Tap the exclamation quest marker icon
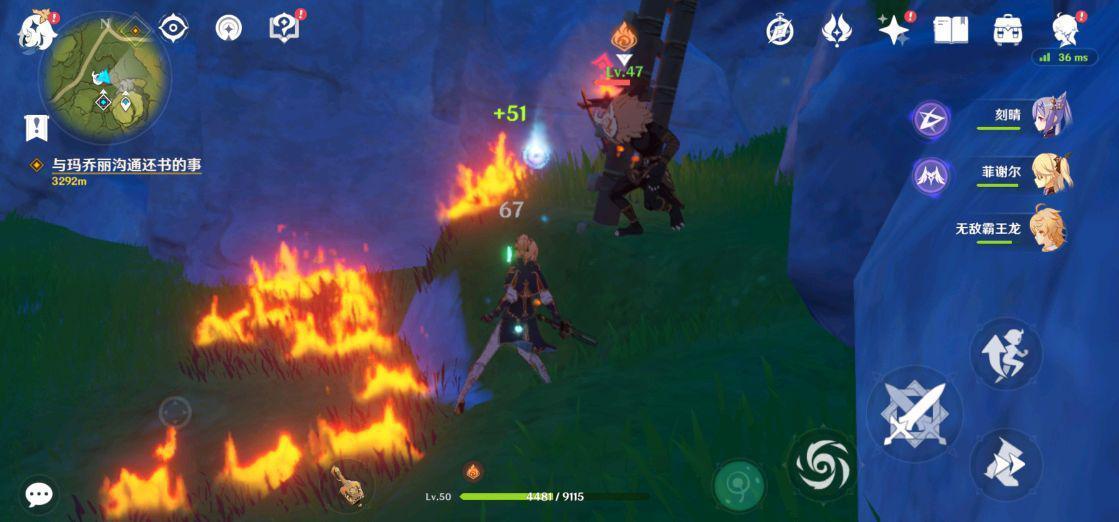This screenshot has width=1119, height=522. (37, 127)
